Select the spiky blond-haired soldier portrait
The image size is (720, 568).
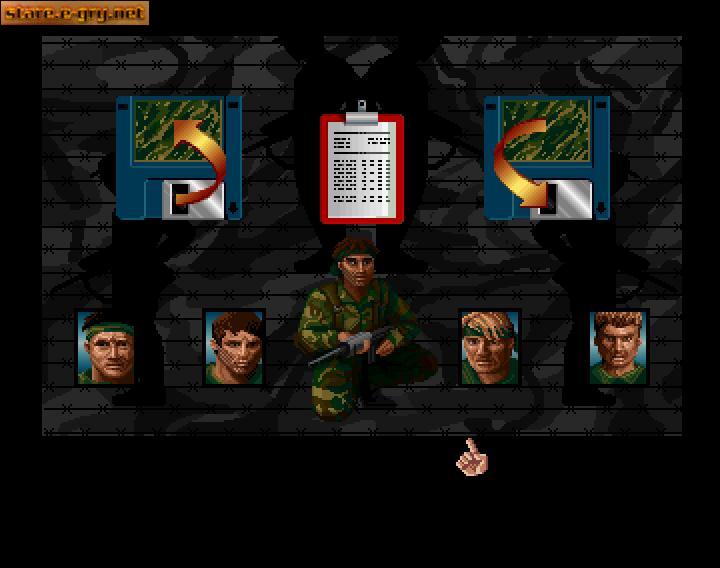point(619,347)
